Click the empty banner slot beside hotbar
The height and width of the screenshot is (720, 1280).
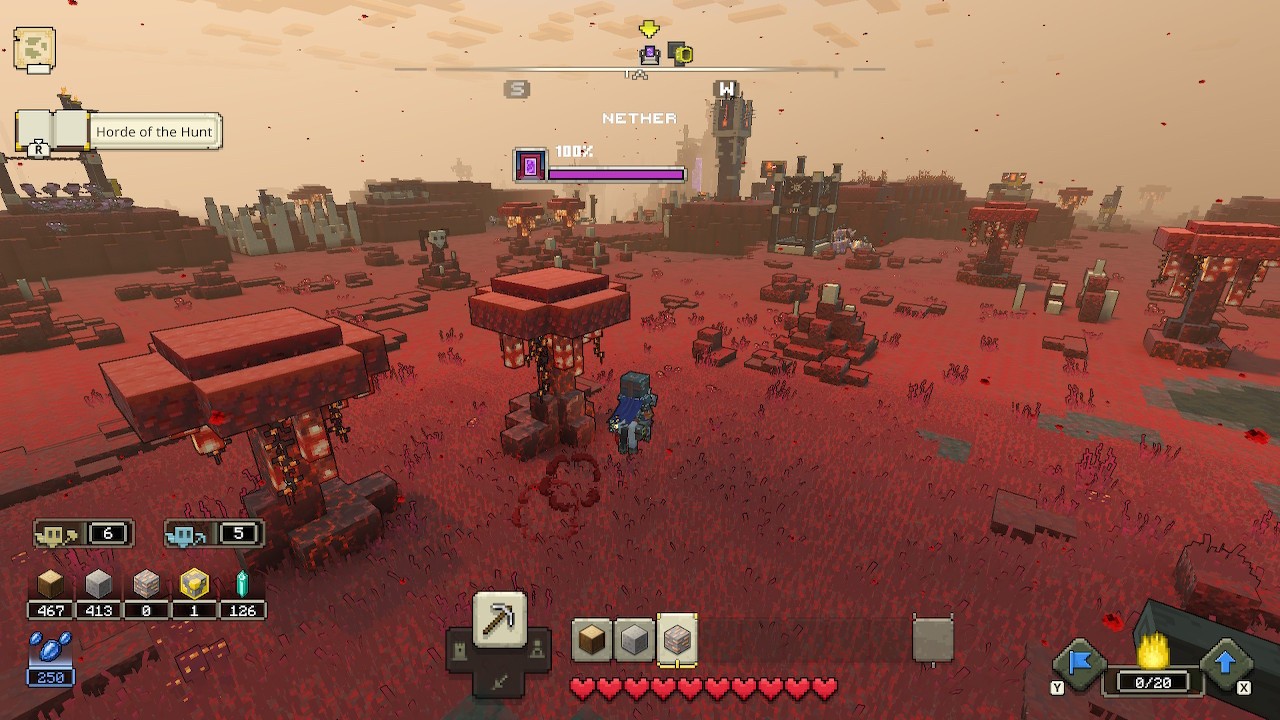click(932, 640)
